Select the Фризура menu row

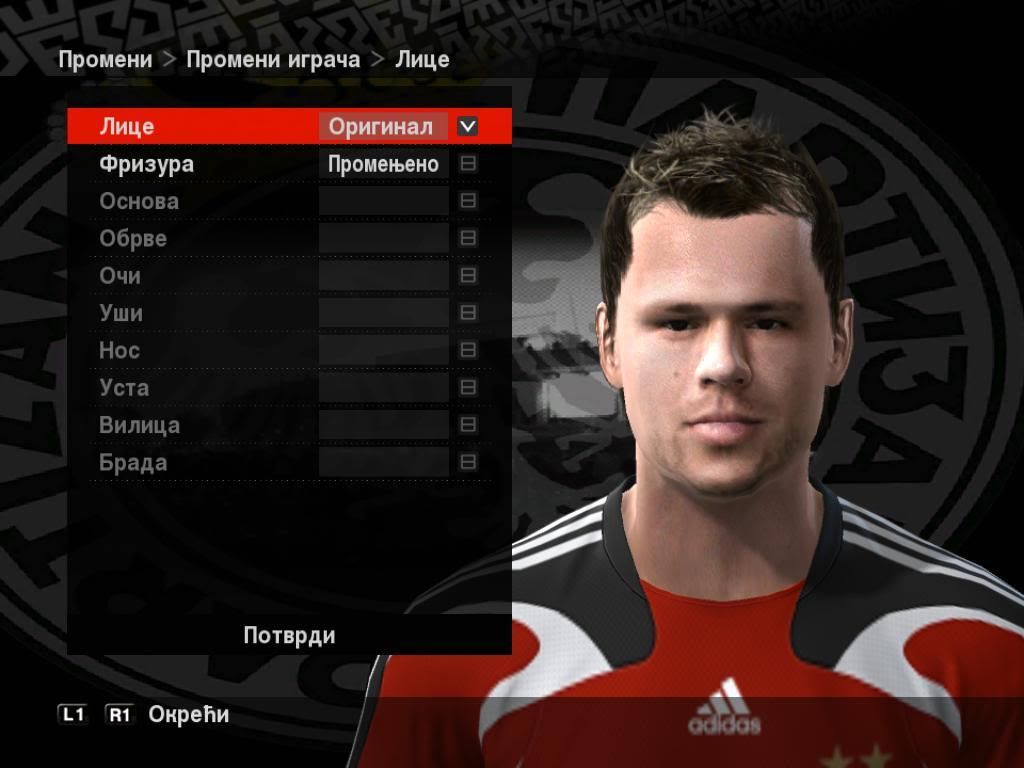tap(147, 164)
